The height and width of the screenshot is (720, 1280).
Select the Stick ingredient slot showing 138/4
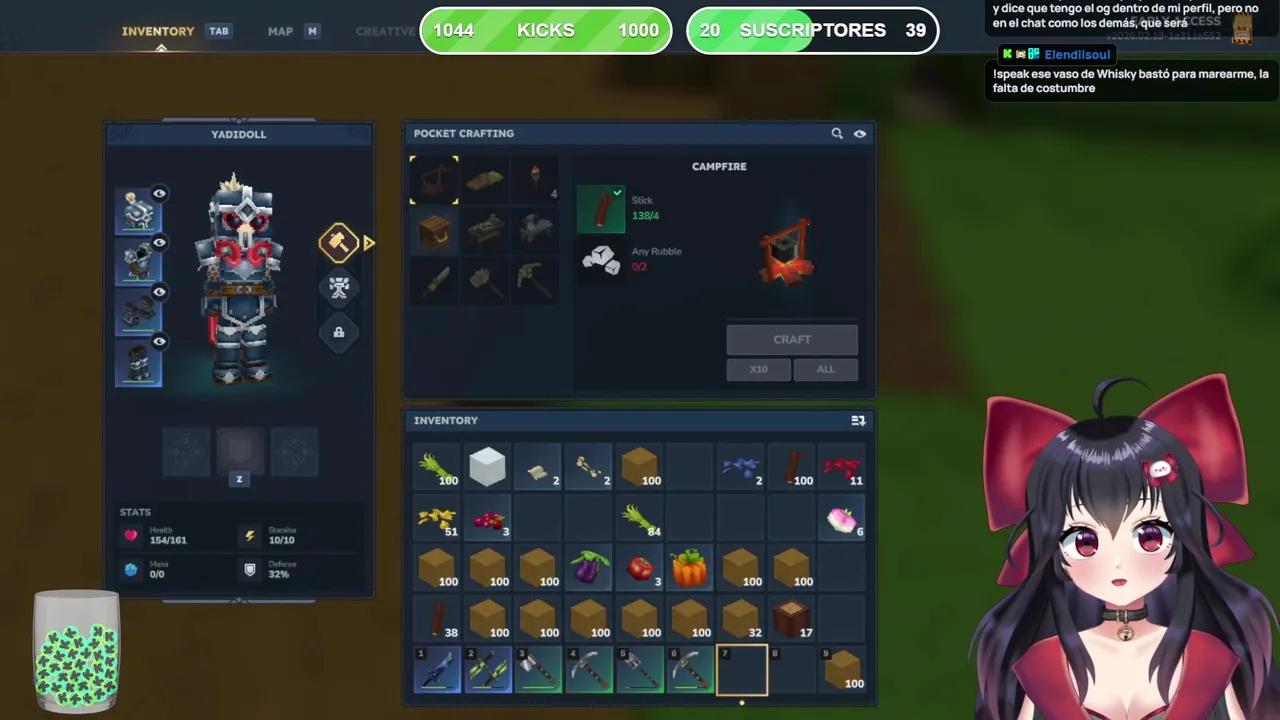600,207
